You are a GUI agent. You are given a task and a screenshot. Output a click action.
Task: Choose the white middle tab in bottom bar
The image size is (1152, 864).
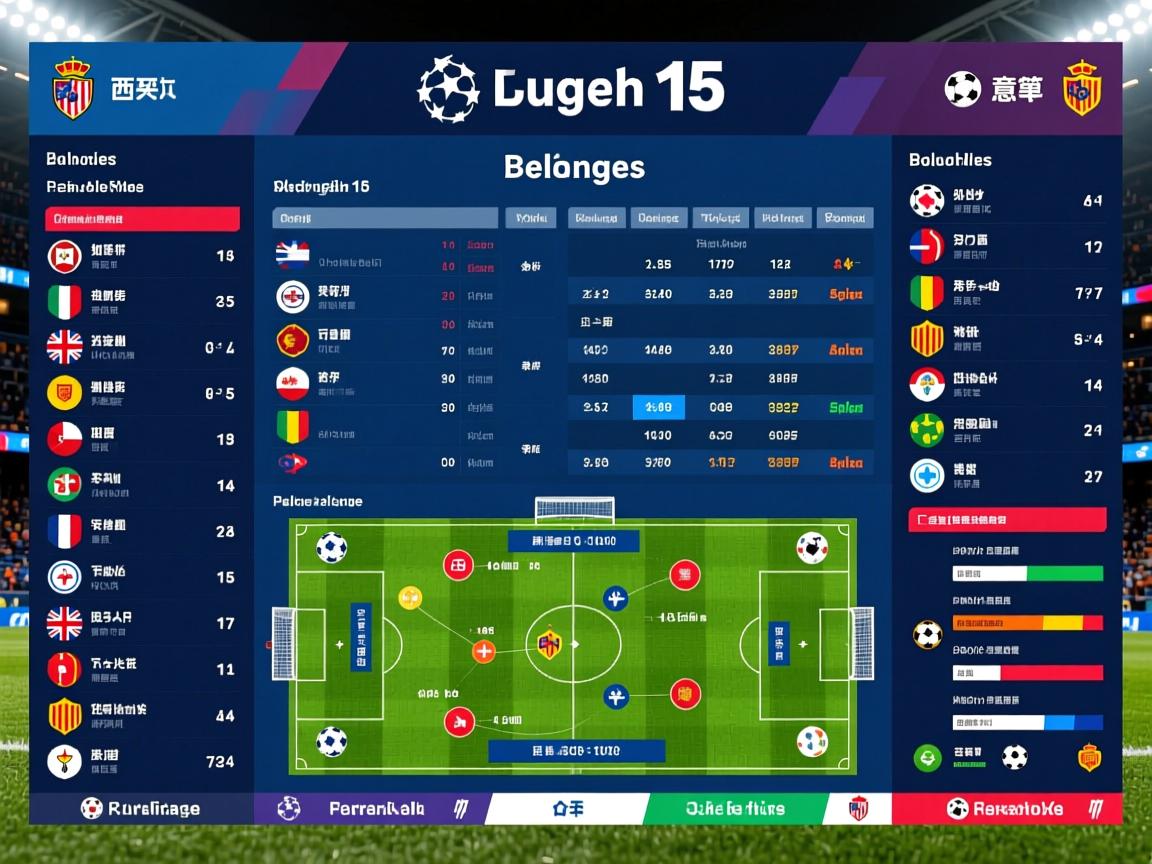click(x=567, y=808)
